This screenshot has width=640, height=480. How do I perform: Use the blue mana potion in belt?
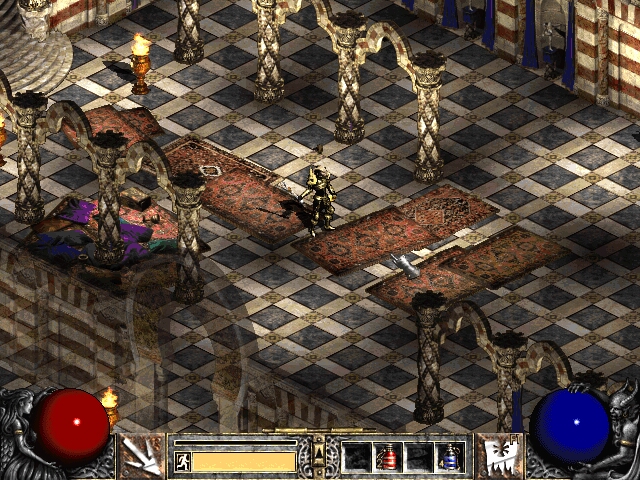[x=451, y=457]
